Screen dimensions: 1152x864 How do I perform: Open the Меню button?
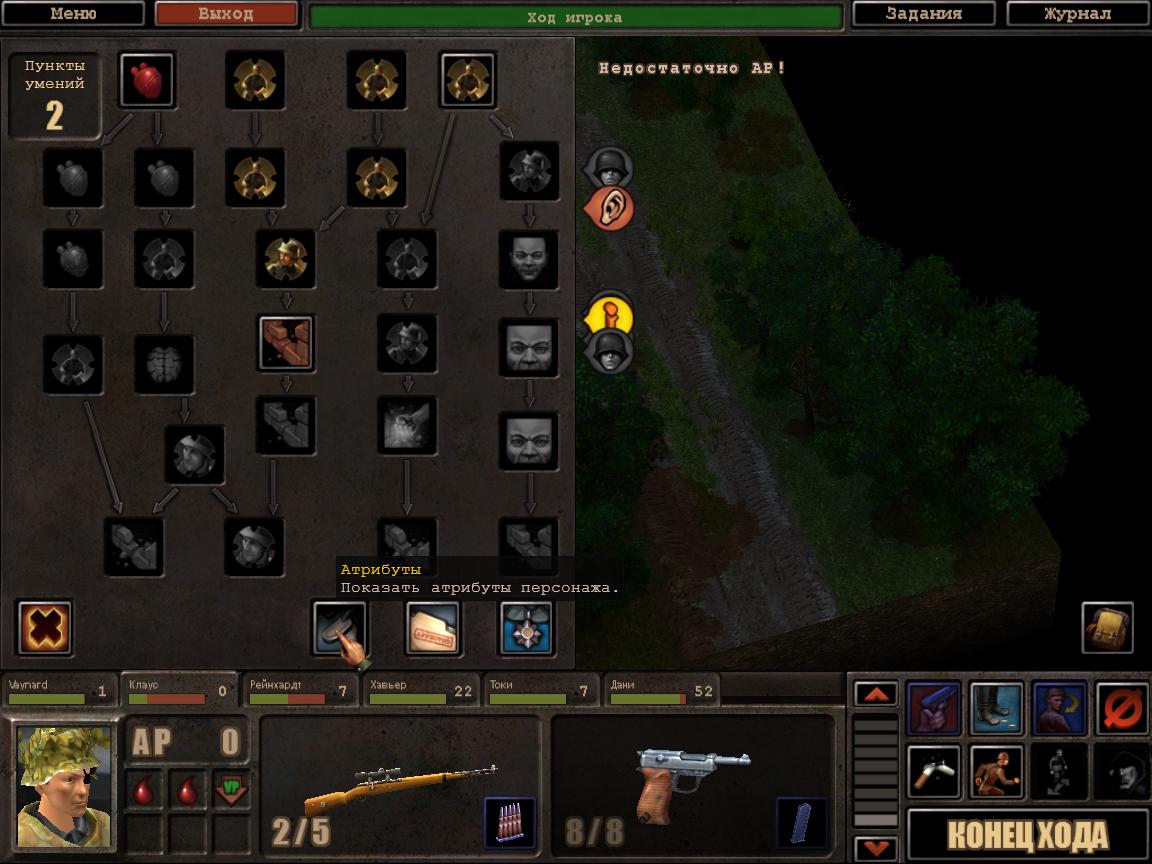coord(73,14)
